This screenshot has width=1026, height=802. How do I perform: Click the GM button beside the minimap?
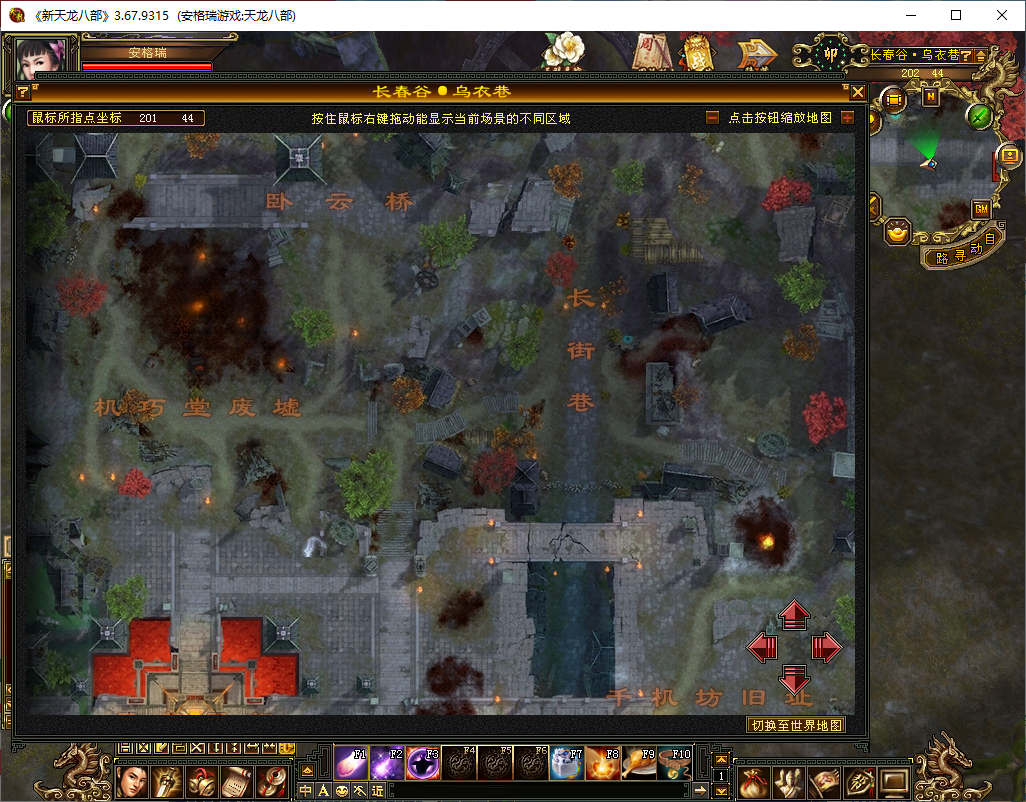pyautogui.click(x=981, y=209)
